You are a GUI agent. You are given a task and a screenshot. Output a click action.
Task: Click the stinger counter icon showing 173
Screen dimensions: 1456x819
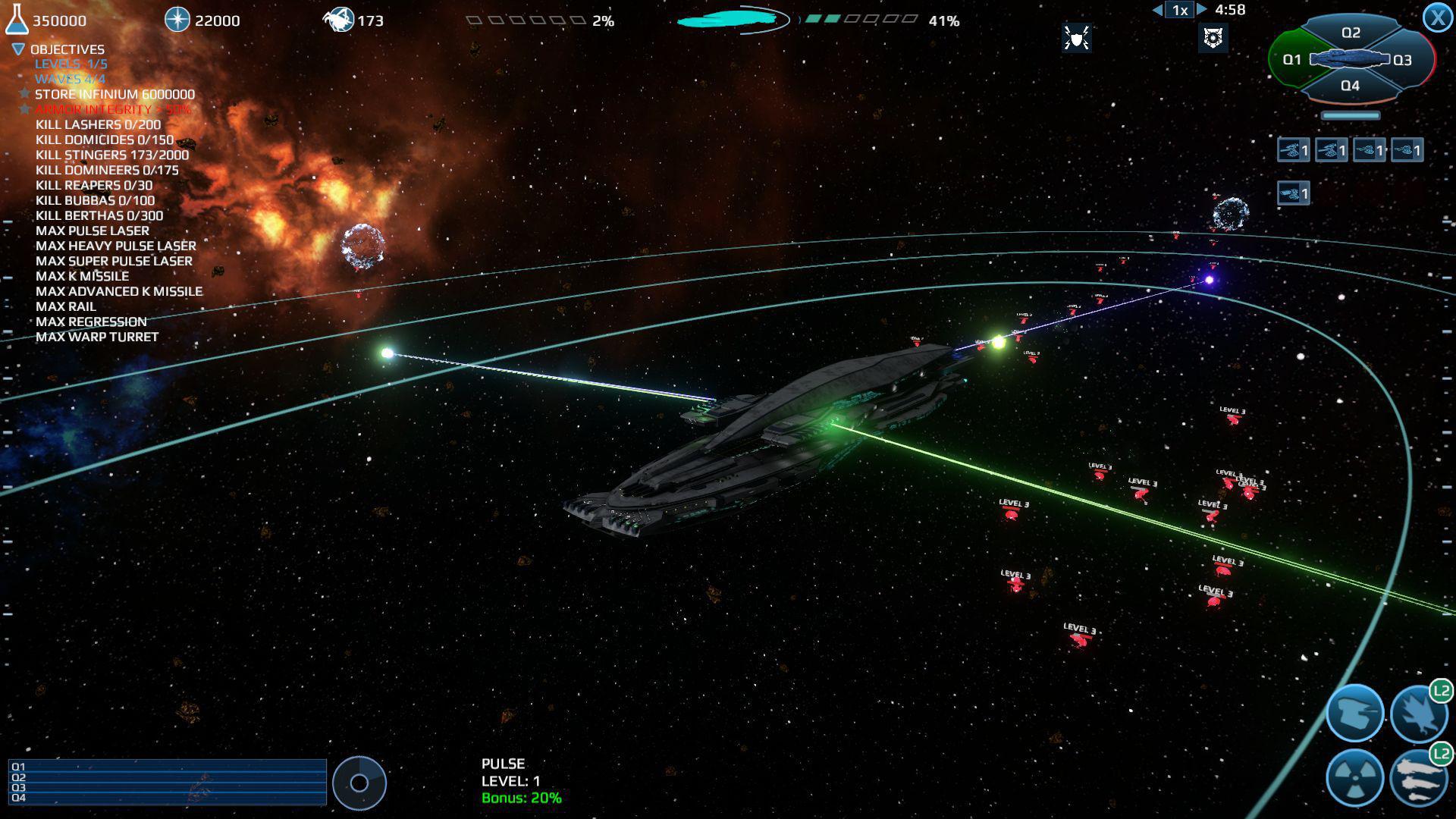(x=339, y=19)
